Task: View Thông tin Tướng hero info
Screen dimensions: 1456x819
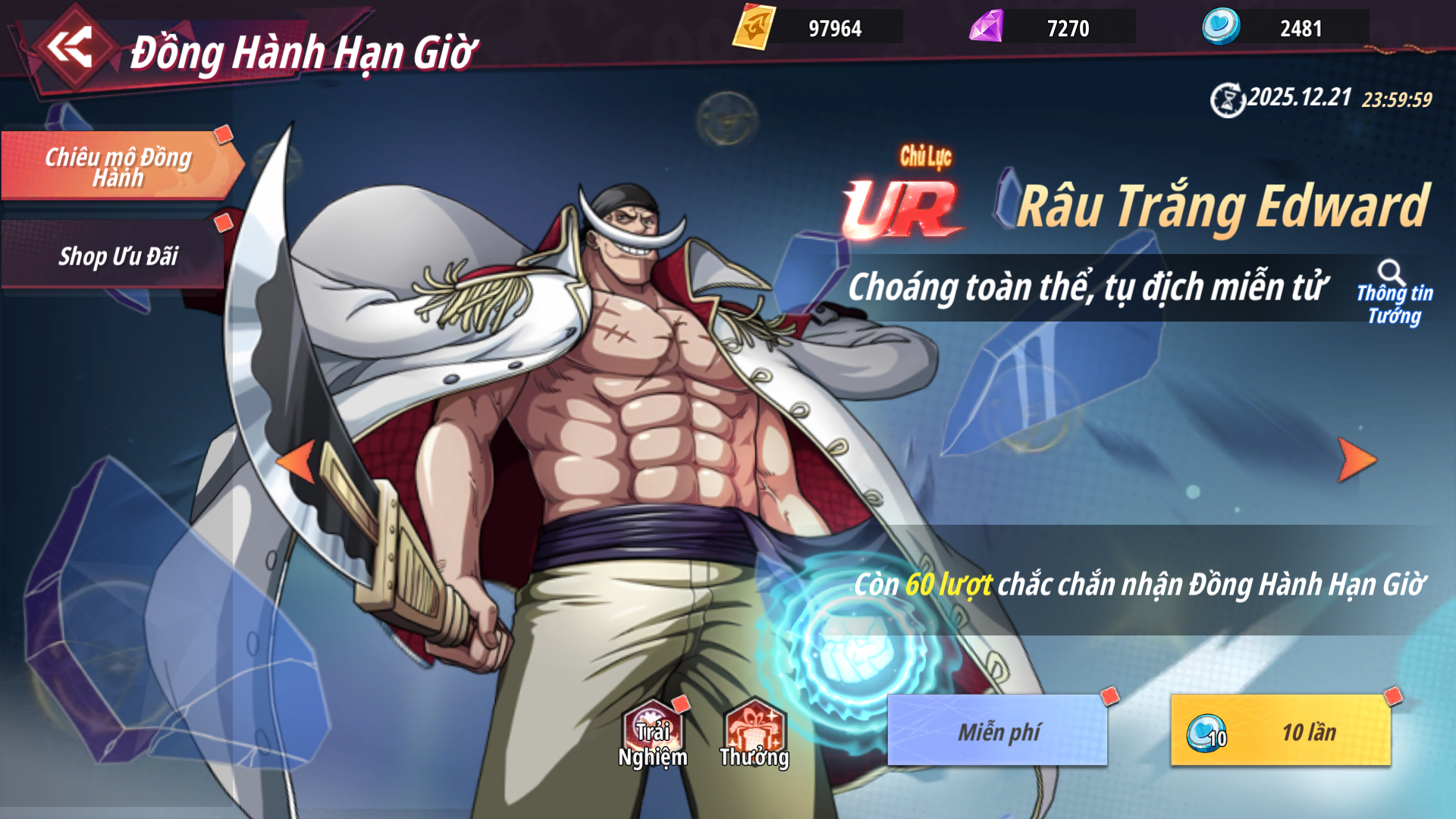Action: pyautogui.click(x=1394, y=294)
